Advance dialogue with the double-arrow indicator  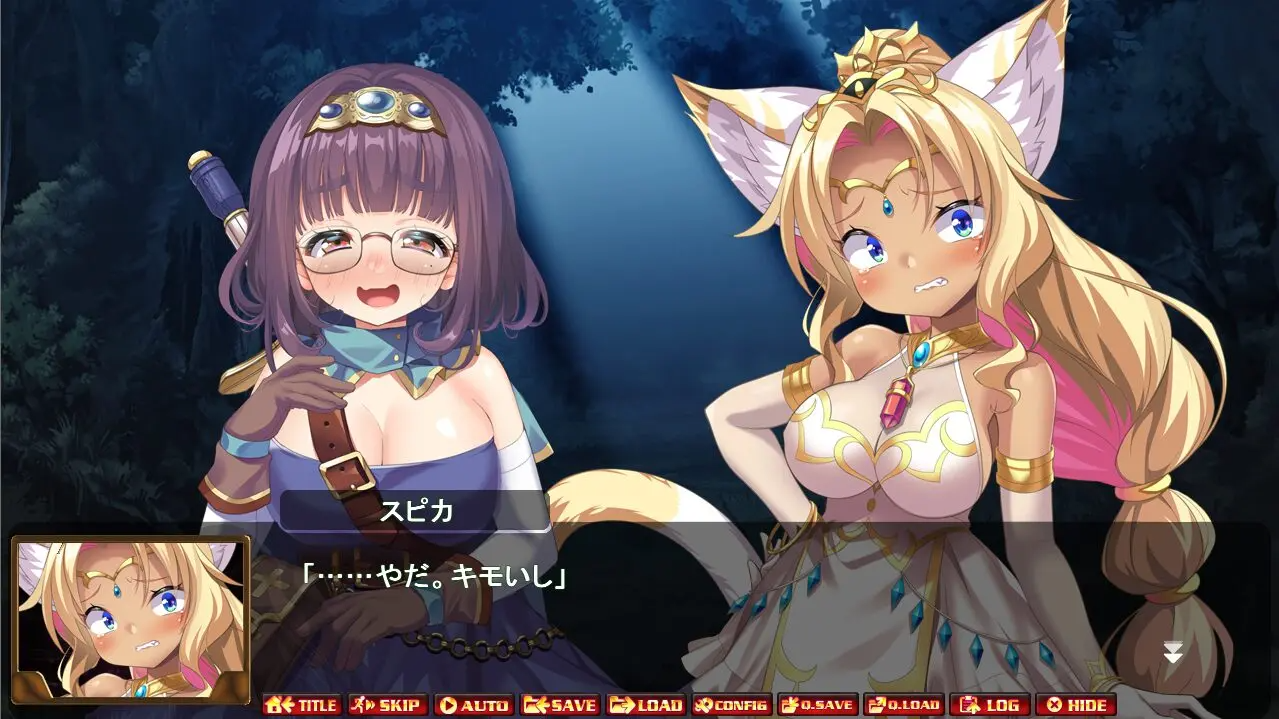[1173, 653]
